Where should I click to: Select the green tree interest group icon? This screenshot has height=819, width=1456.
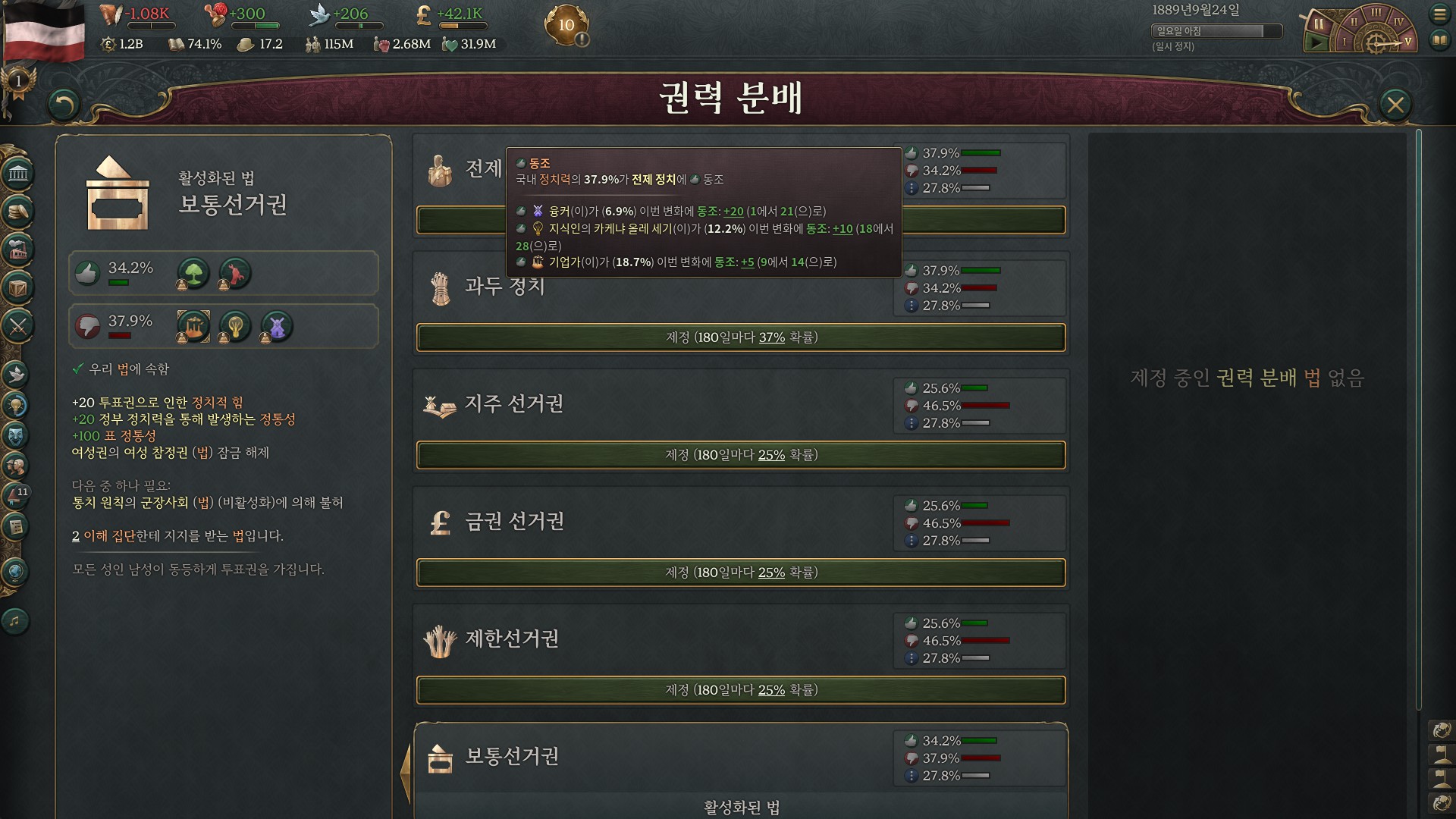[x=193, y=273]
